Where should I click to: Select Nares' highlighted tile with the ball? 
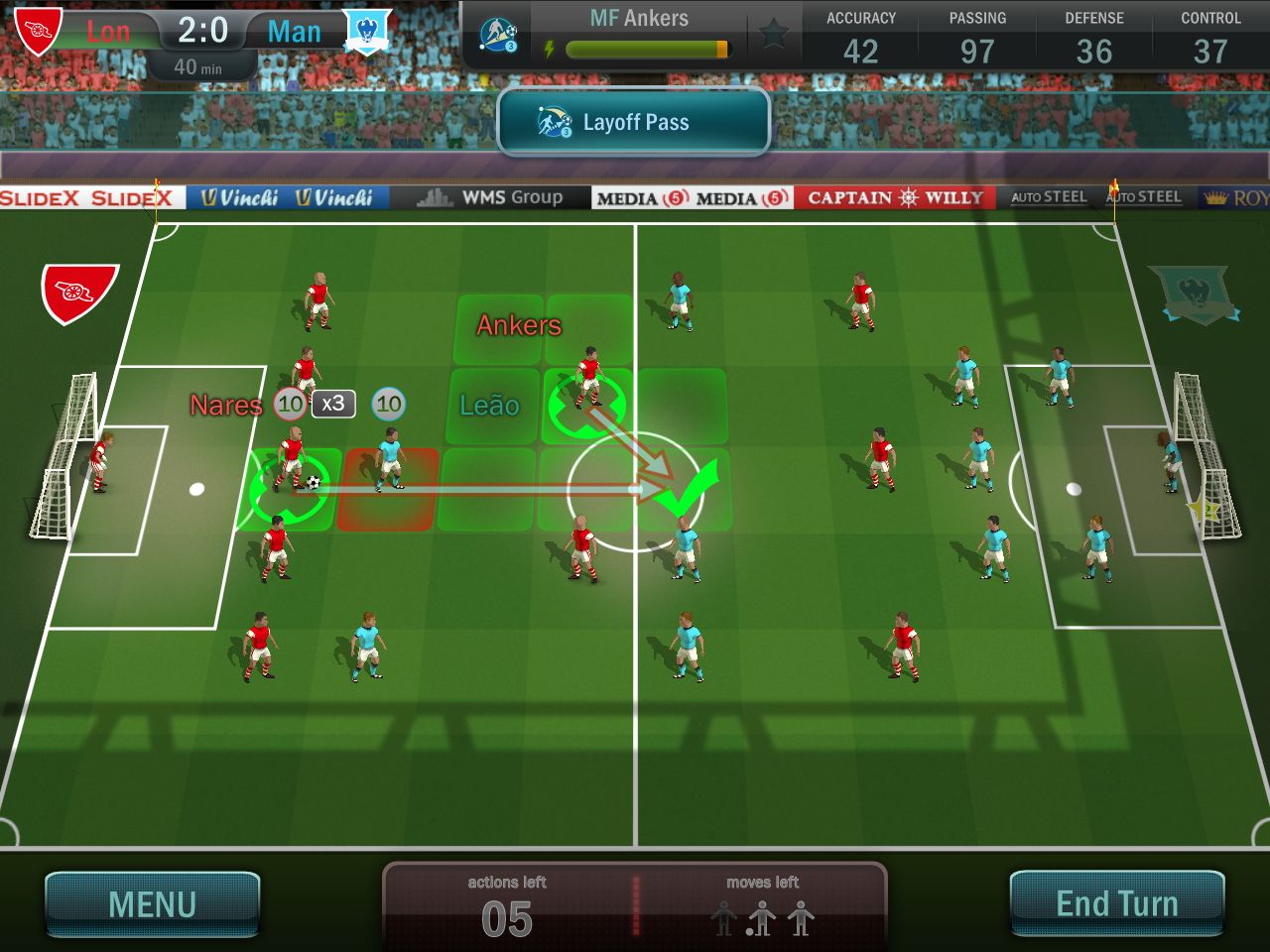click(289, 488)
